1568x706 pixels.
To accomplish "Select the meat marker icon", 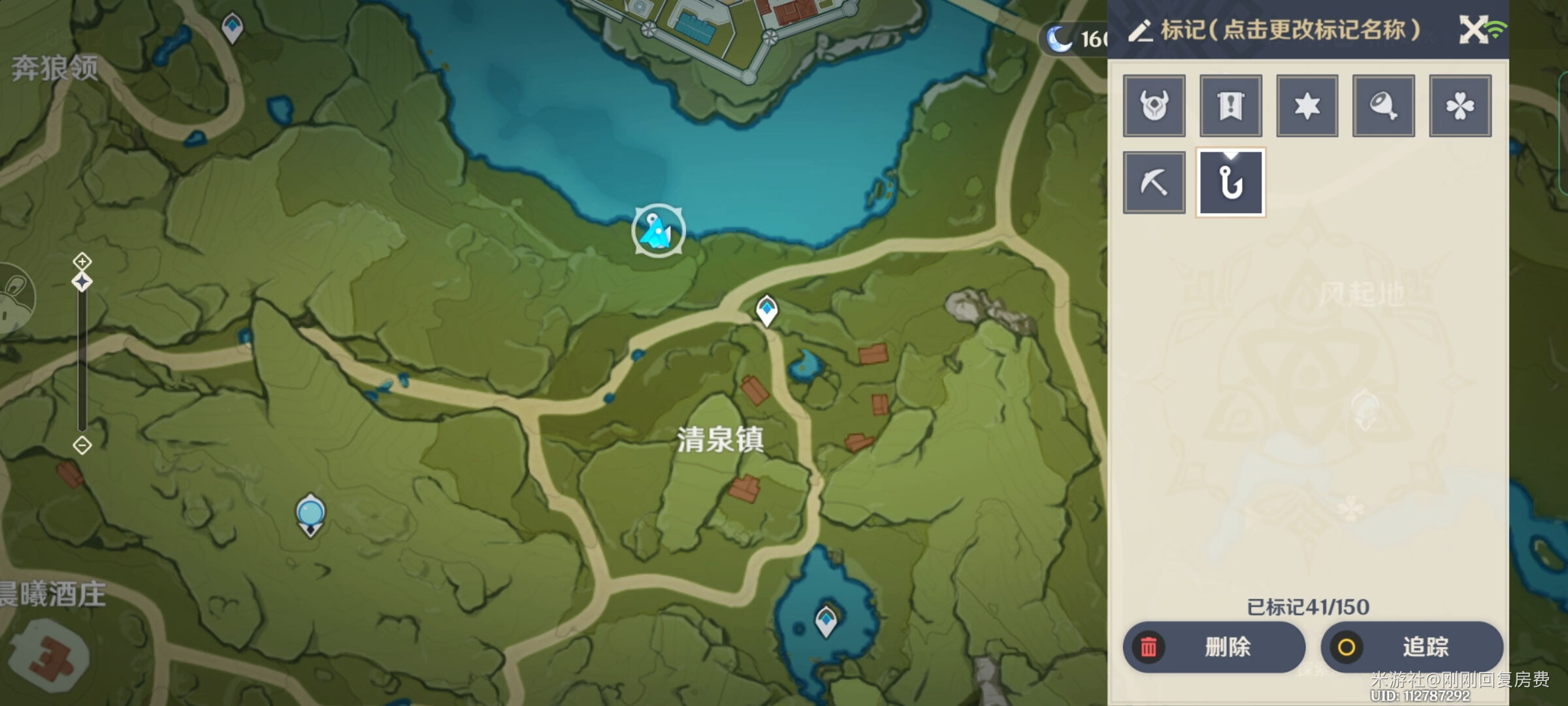I will tap(1383, 106).
